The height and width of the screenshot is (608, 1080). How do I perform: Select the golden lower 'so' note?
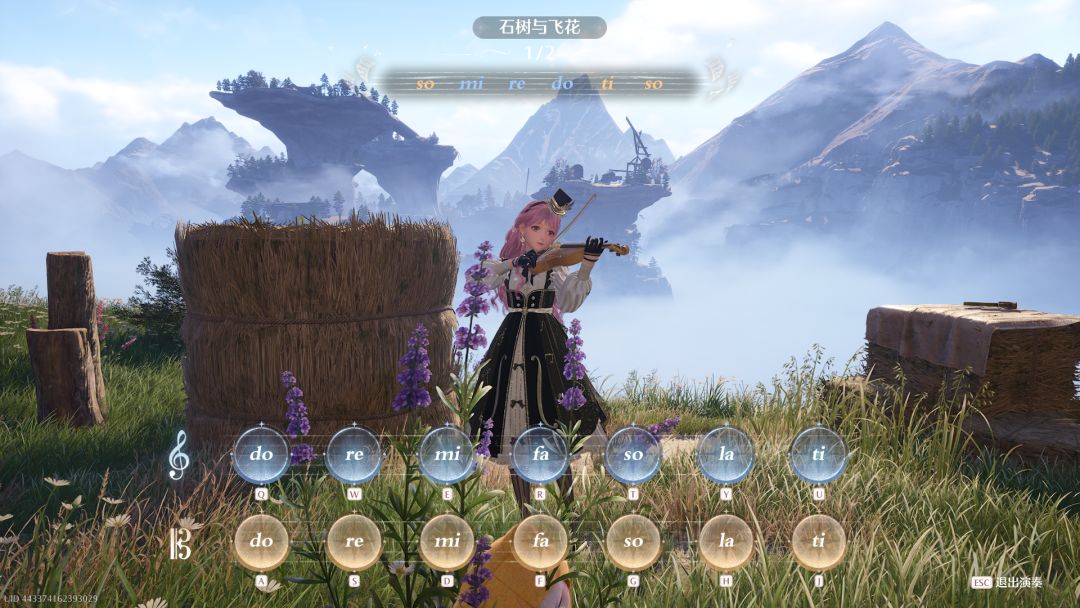(x=633, y=541)
